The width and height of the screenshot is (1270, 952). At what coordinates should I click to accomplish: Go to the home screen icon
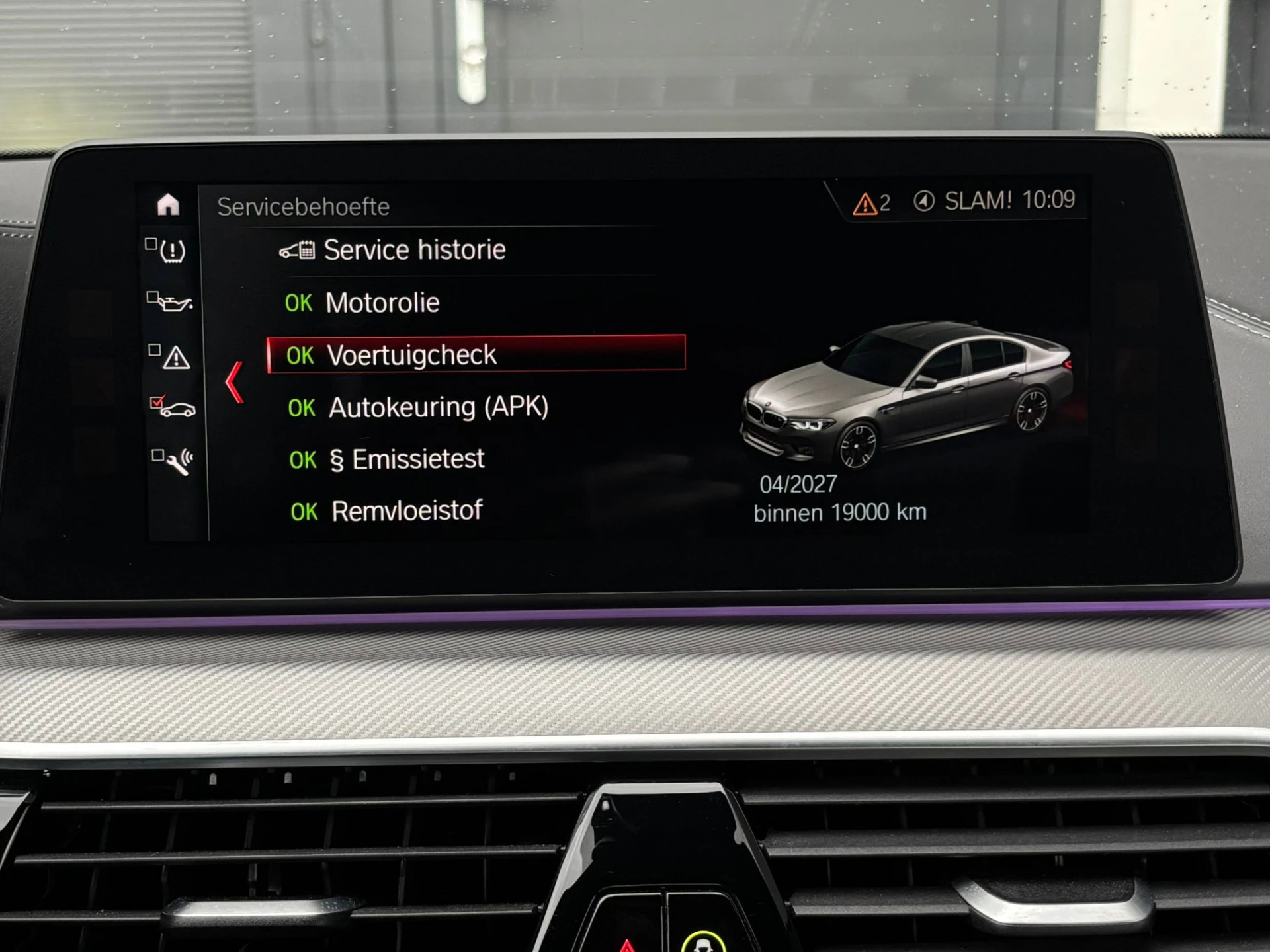(x=168, y=204)
